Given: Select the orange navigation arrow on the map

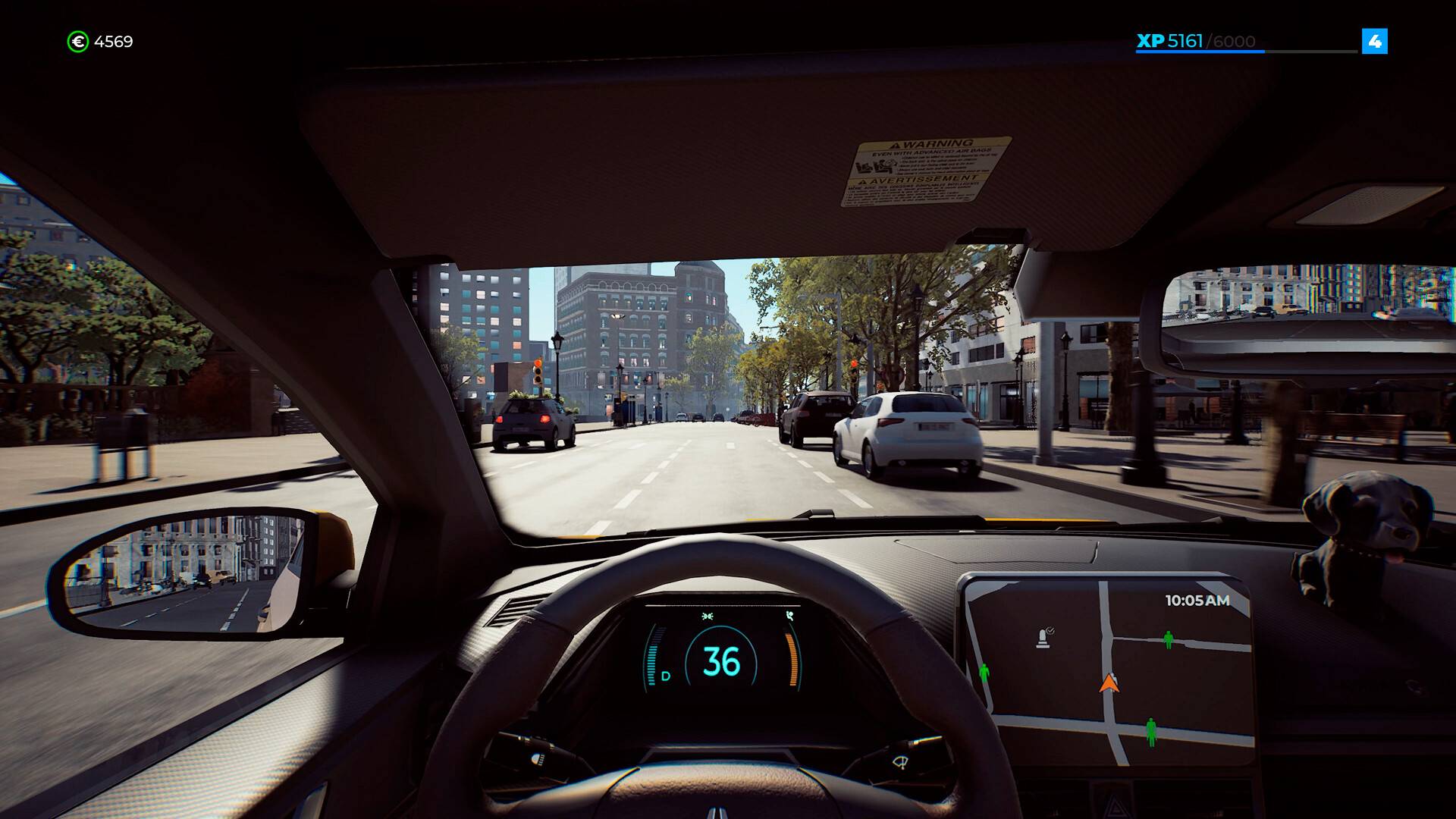Looking at the screenshot, I should (1109, 684).
